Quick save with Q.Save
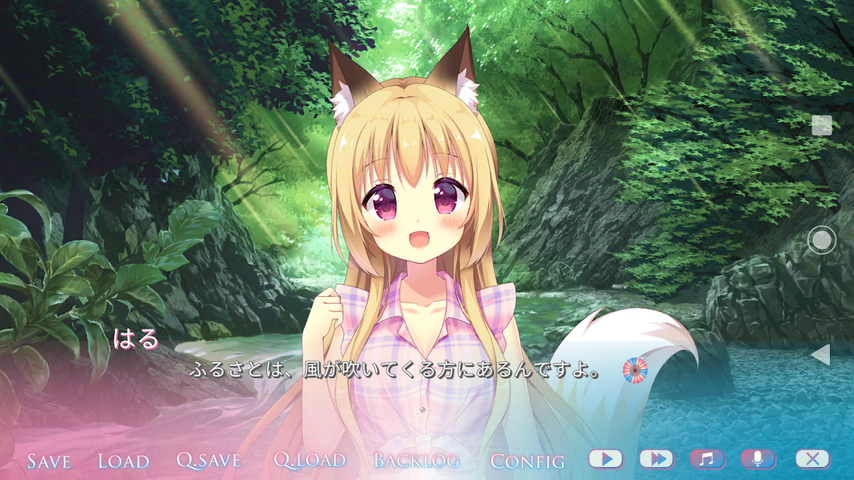This screenshot has width=854, height=480. (209, 461)
